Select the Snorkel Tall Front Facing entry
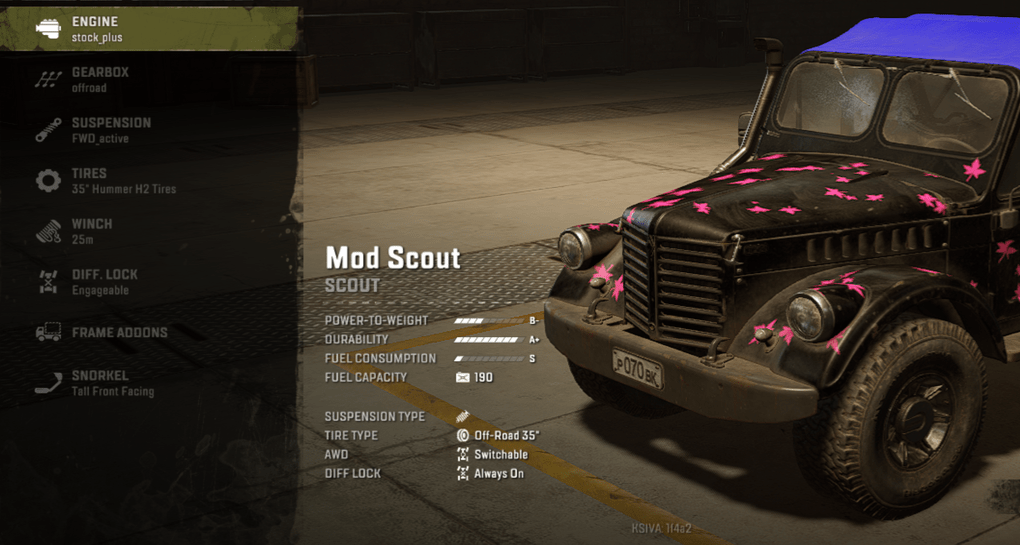The width and height of the screenshot is (1020, 545). [148, 383]
